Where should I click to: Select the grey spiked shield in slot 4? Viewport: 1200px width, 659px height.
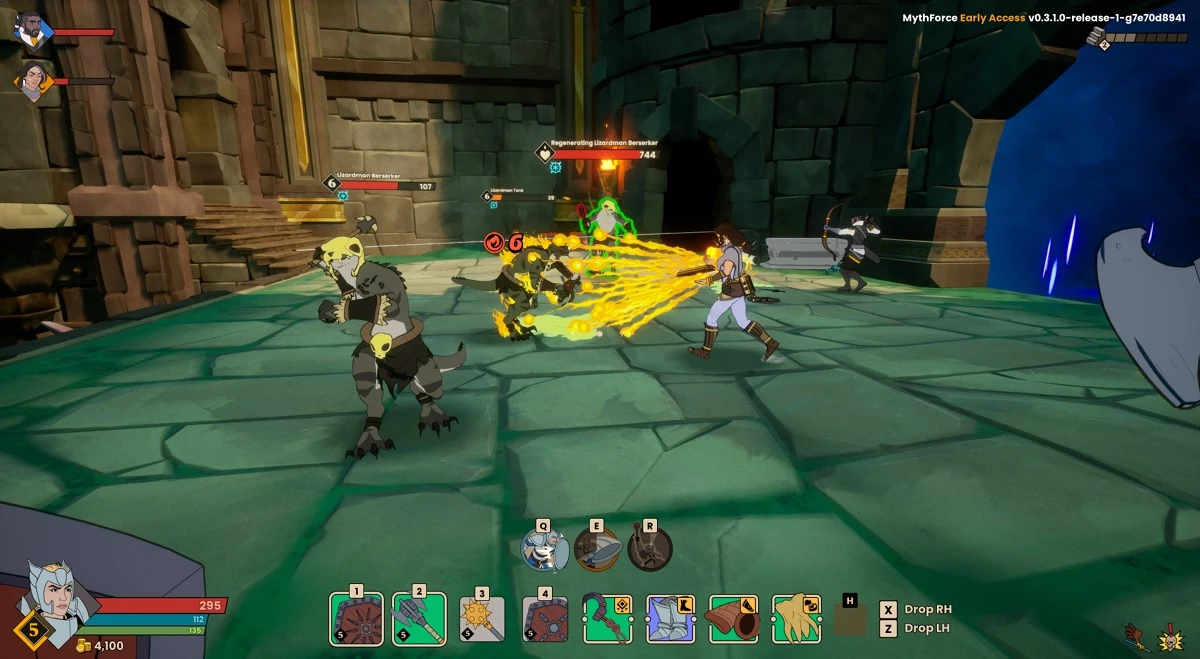click(545, 620)
